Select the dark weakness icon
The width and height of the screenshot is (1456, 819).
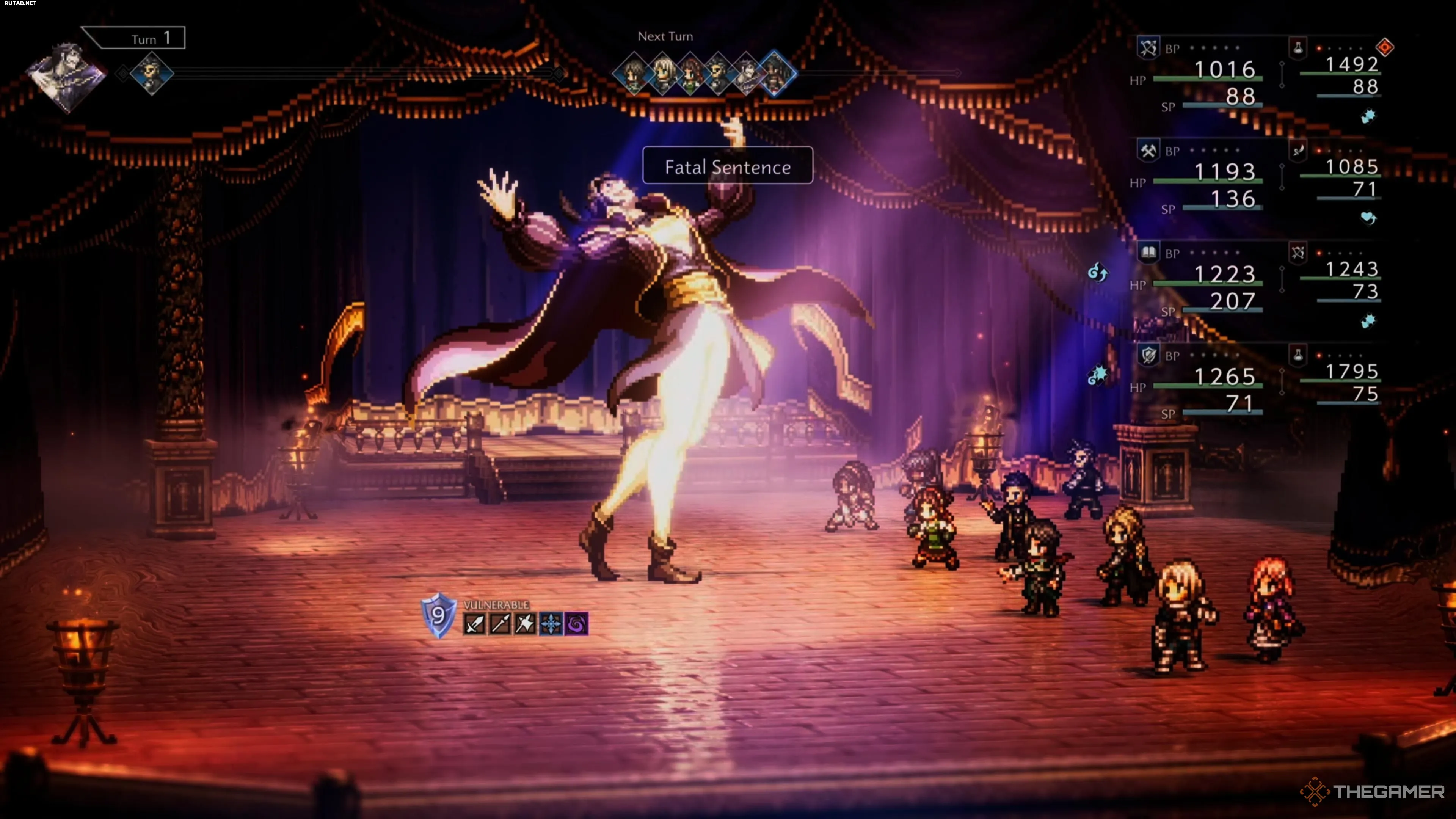pyautogui.click(x=576, y=624)
